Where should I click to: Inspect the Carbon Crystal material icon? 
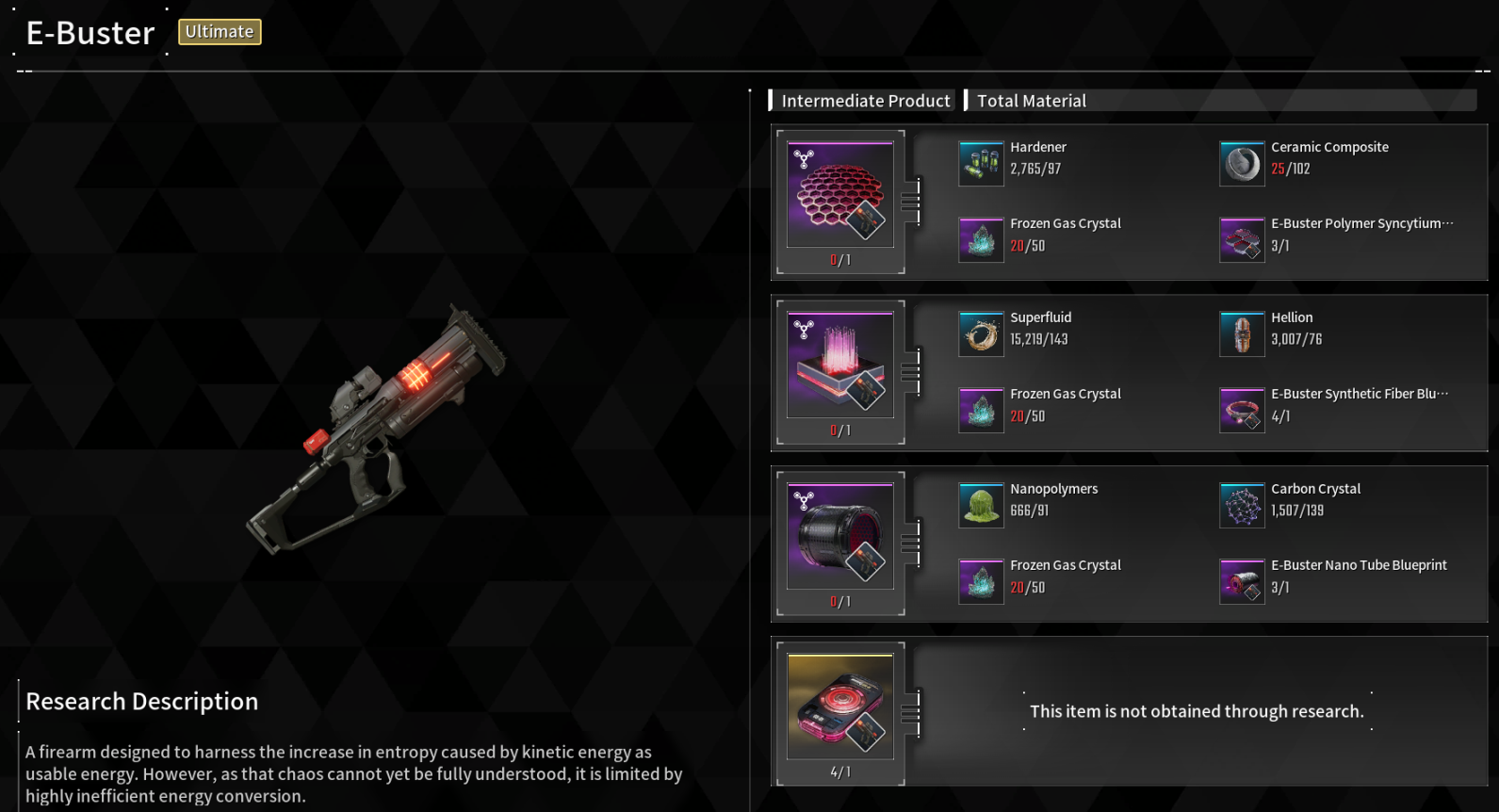pyautogui.click(x=1242, y=506)
